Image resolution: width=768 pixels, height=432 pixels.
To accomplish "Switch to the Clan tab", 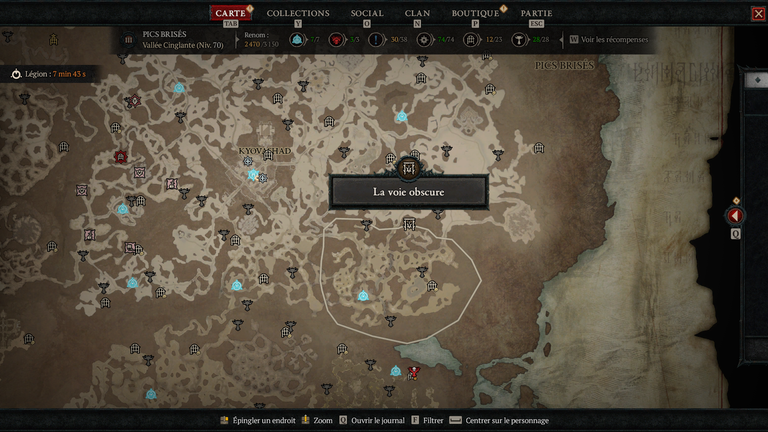I will click(x=418, y=13).
